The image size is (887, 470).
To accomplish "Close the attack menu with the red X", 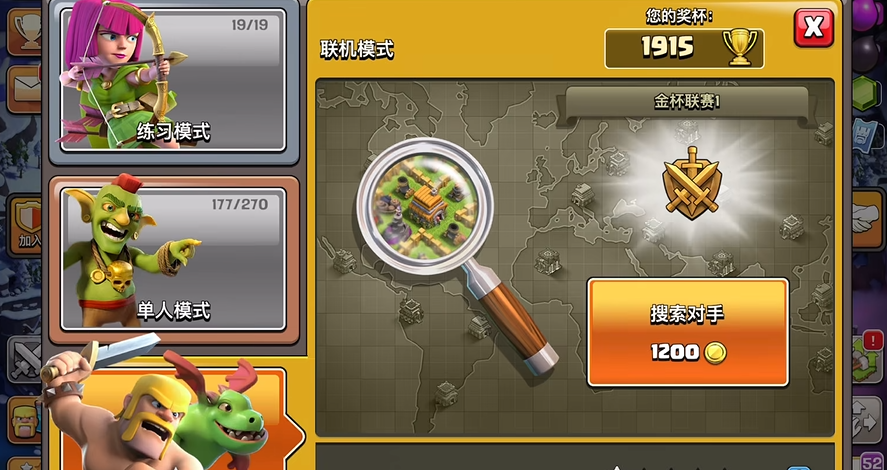I will (813, 28).
